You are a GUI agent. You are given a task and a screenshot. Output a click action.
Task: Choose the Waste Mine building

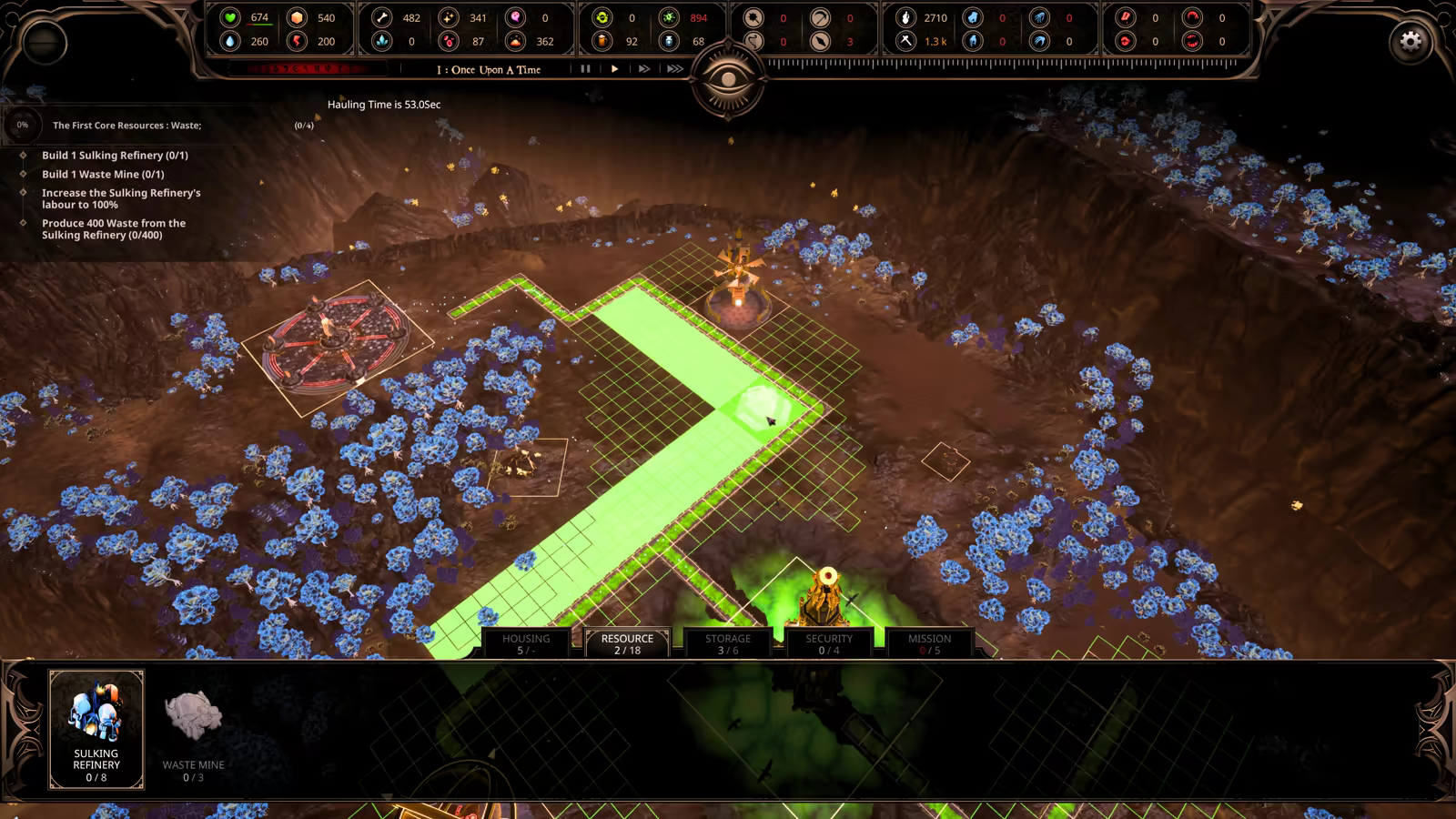coord(193,729)
